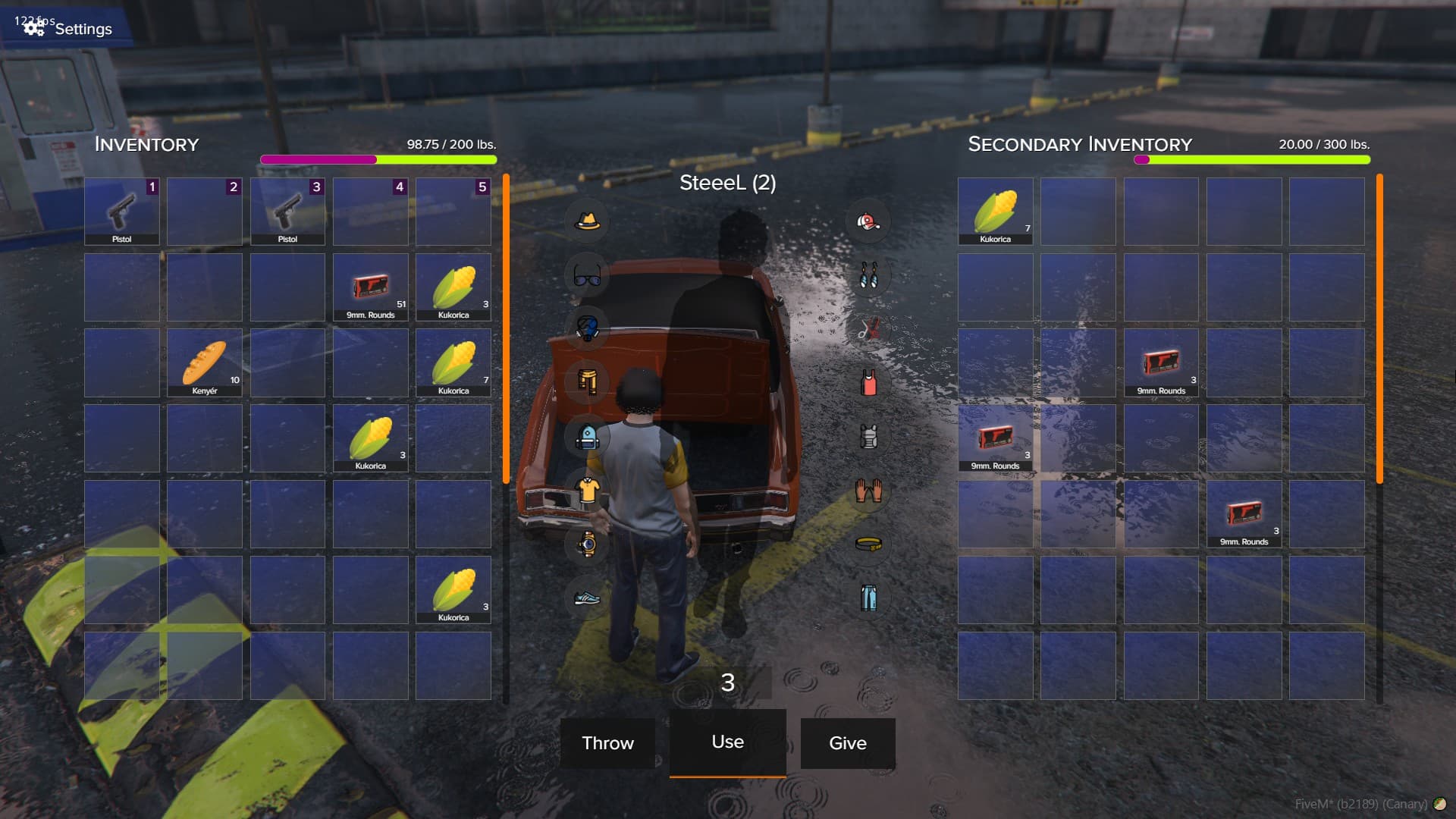Viewport: 1456px width, 819px height.
Task: Click the belt accessory slot
Action: 868,544
